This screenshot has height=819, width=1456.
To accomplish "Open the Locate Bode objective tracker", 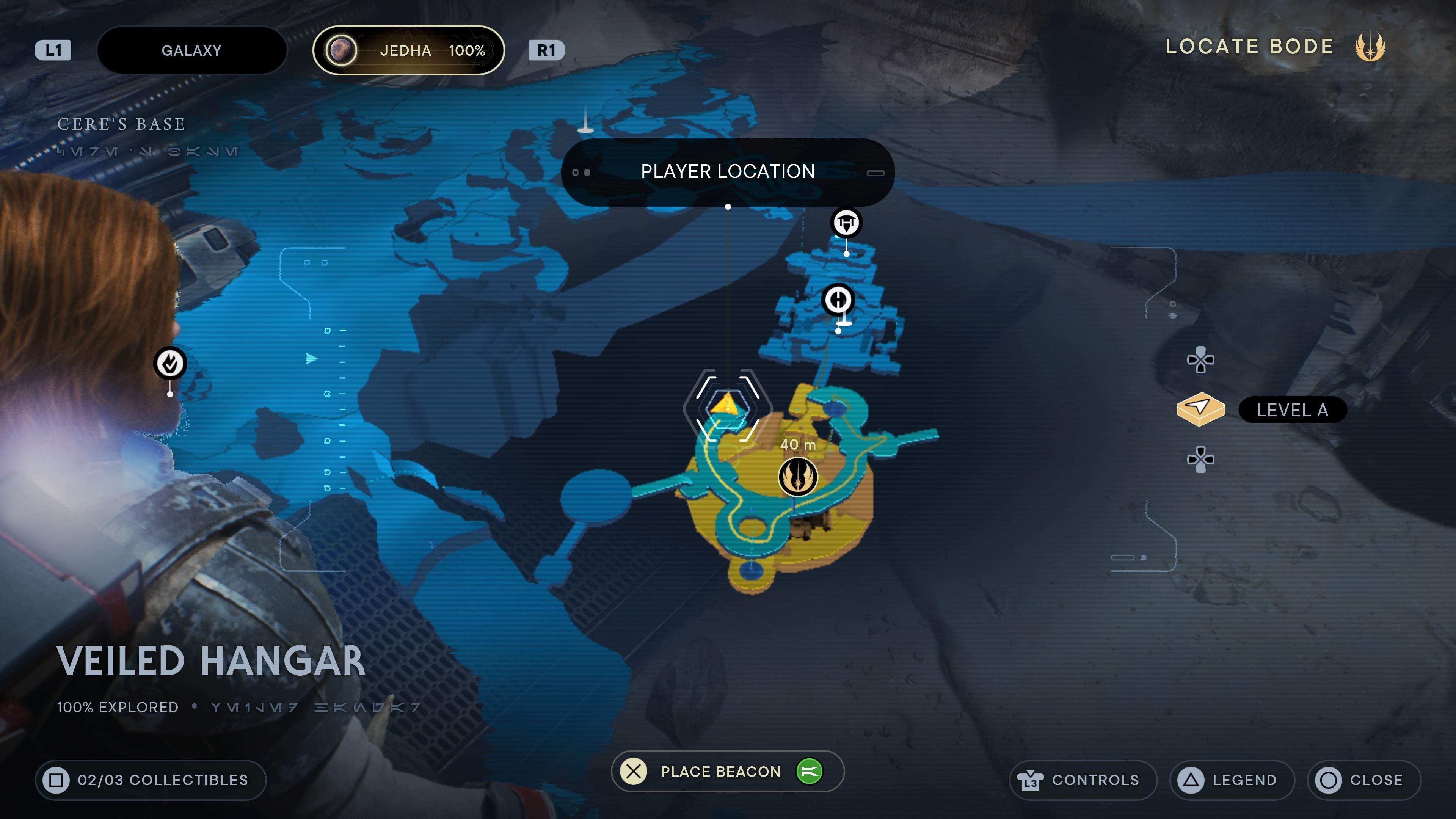I will click(1274, 46).
